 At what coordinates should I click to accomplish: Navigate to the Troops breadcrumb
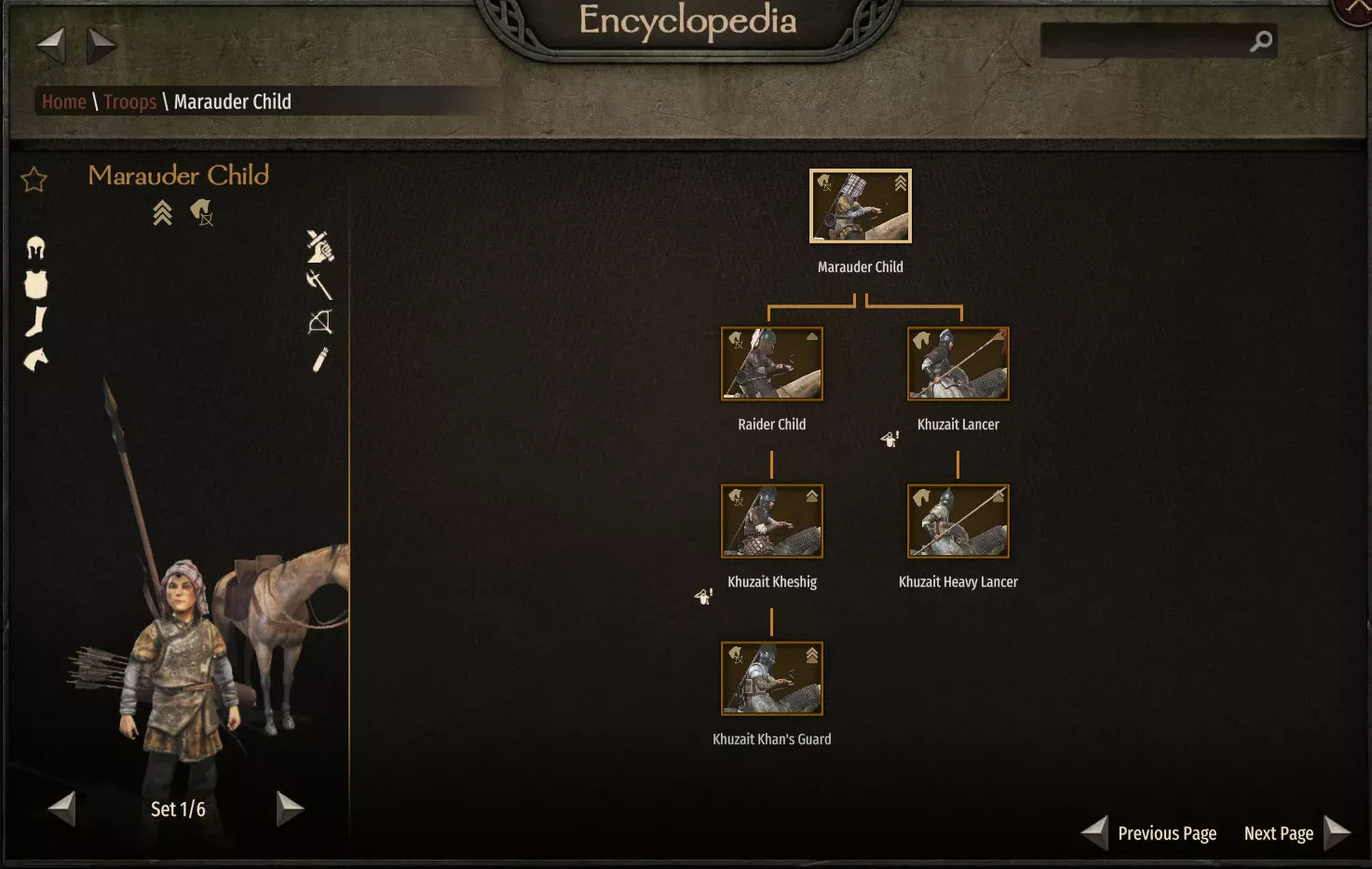coord(130,102)
